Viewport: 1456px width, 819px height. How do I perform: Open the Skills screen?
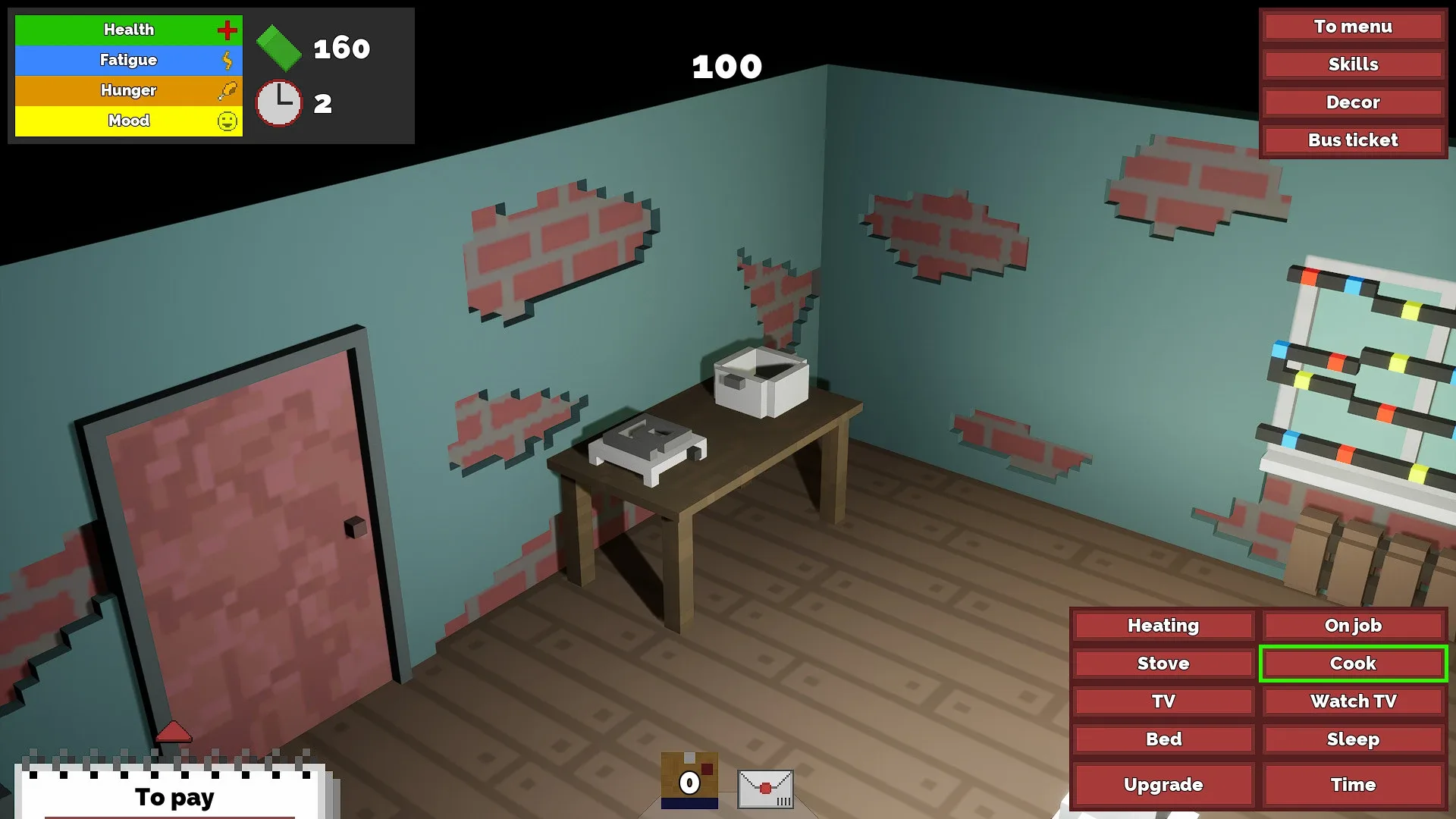tap(1352, 64)
